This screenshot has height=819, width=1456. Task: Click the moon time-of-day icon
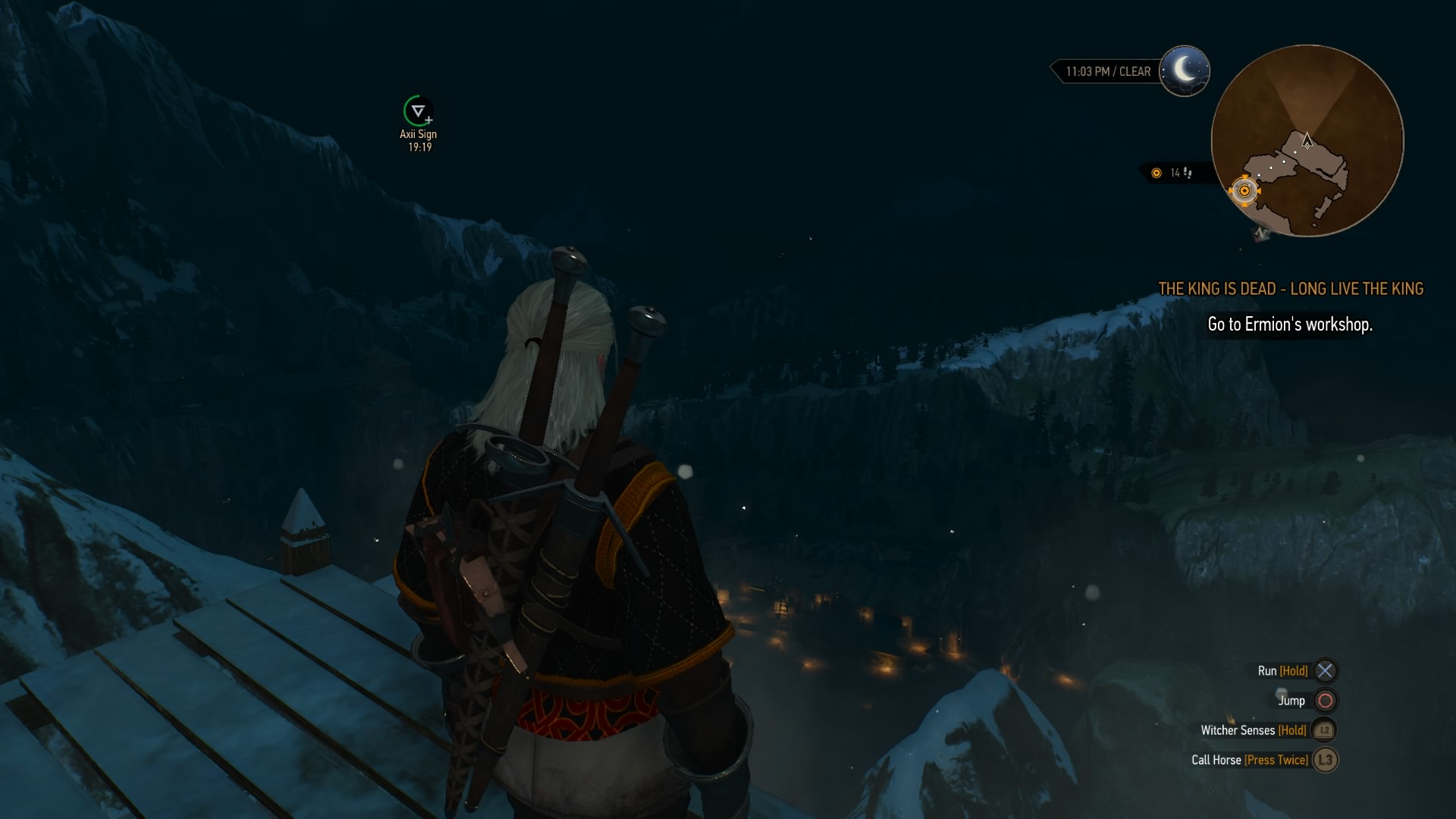pyautogui.click(x=1185, y=71)
